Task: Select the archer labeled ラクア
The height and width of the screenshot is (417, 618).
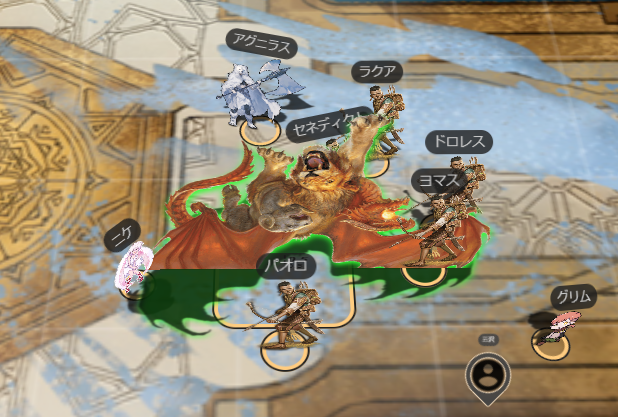Action: [384, 107]
